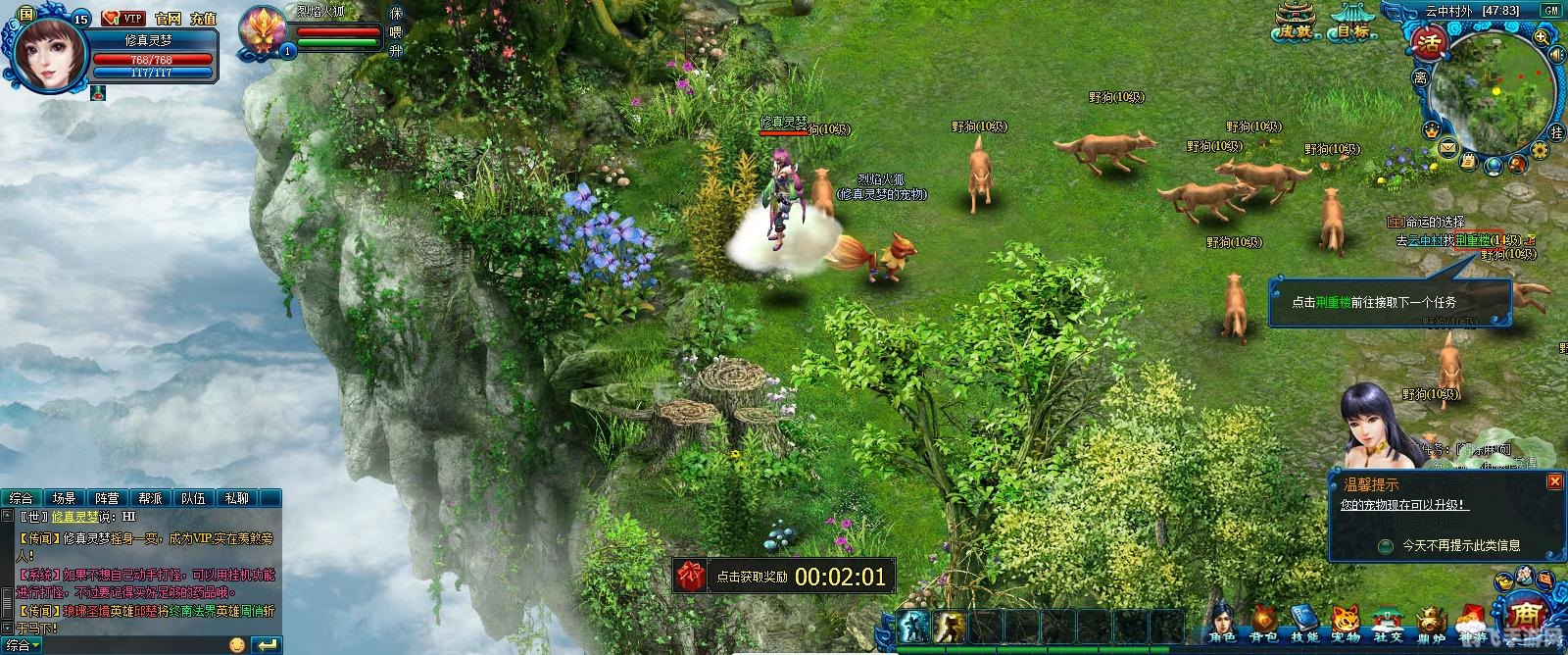Open the 技能 skills book
This screenshot has width=1568, height=655.
1304,624
